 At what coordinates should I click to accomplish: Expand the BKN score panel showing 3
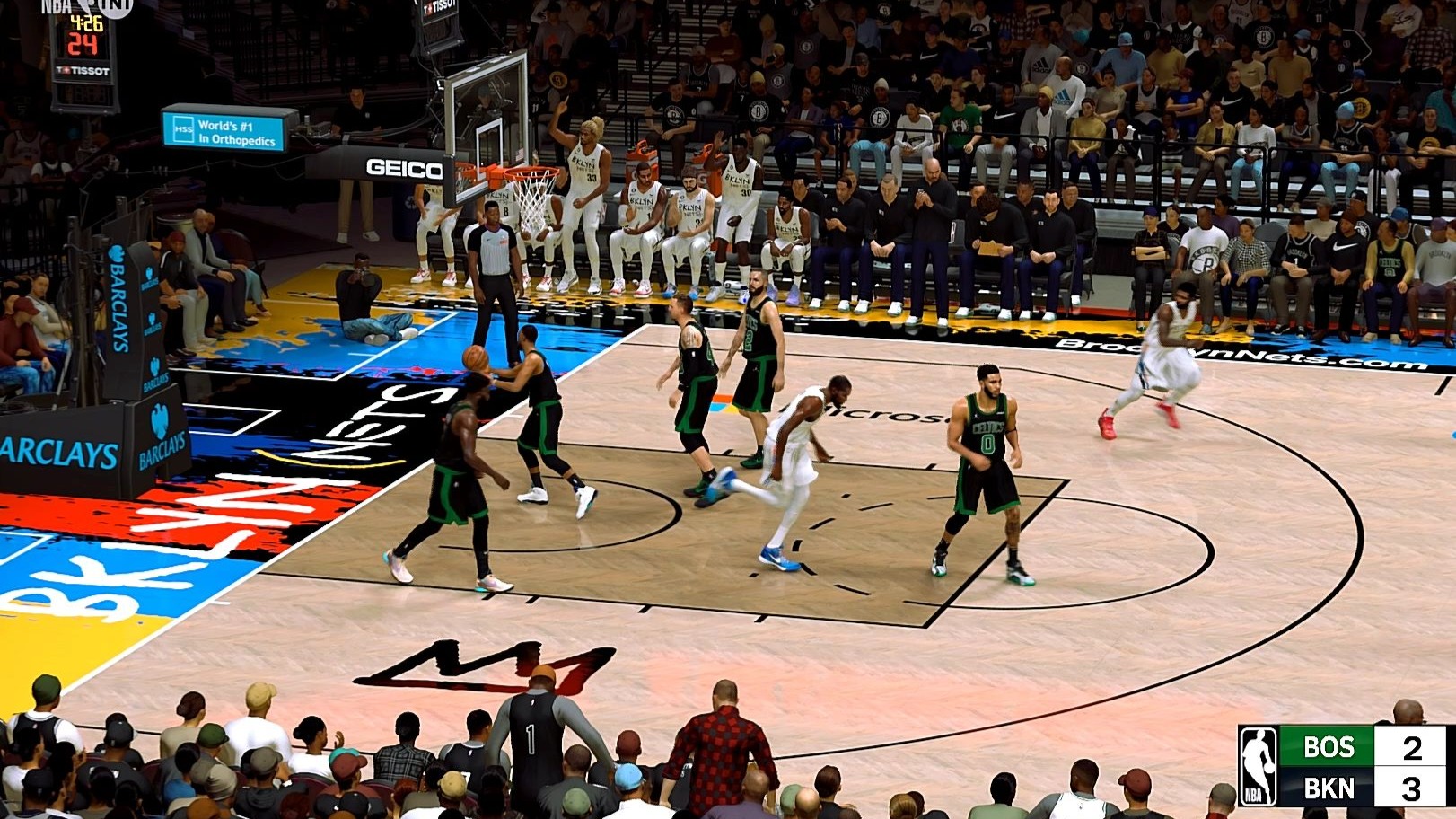[1411, 791]
